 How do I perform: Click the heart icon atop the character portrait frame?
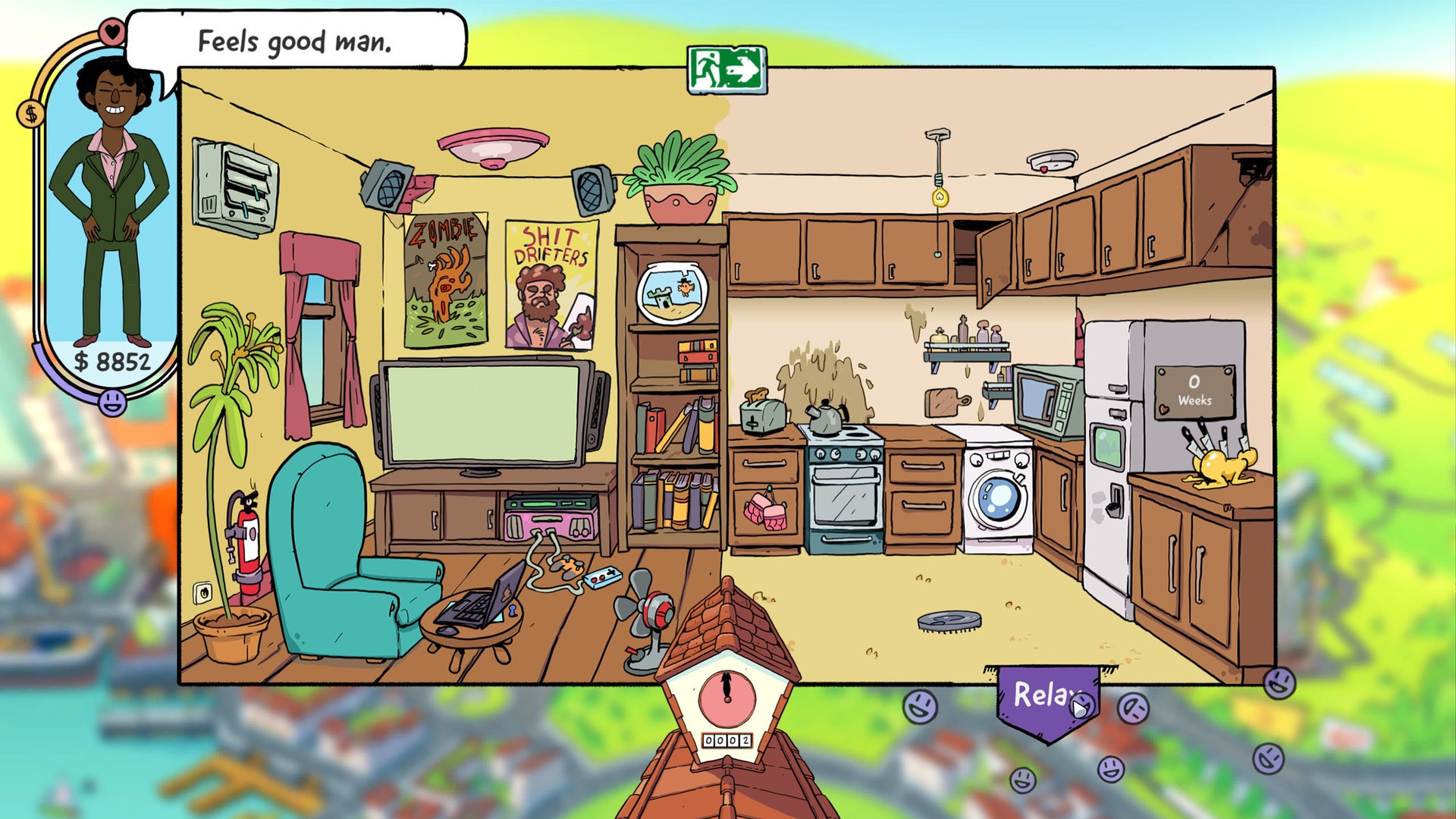point(111,33)
